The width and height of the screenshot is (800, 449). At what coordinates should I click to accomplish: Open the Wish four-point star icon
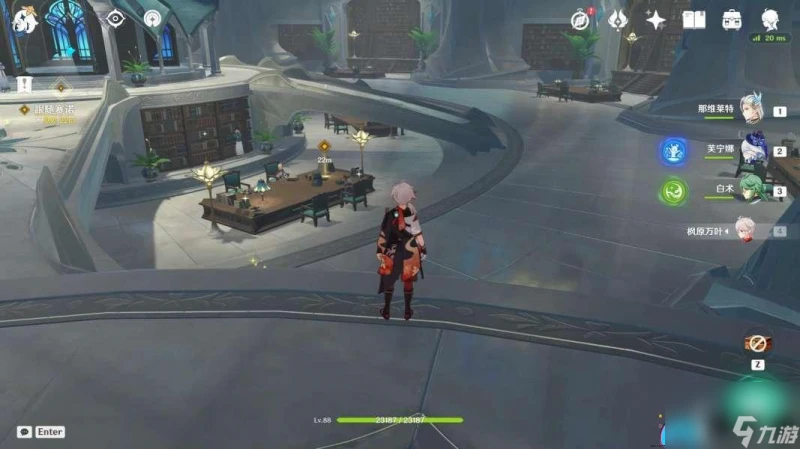coord(656,19)
